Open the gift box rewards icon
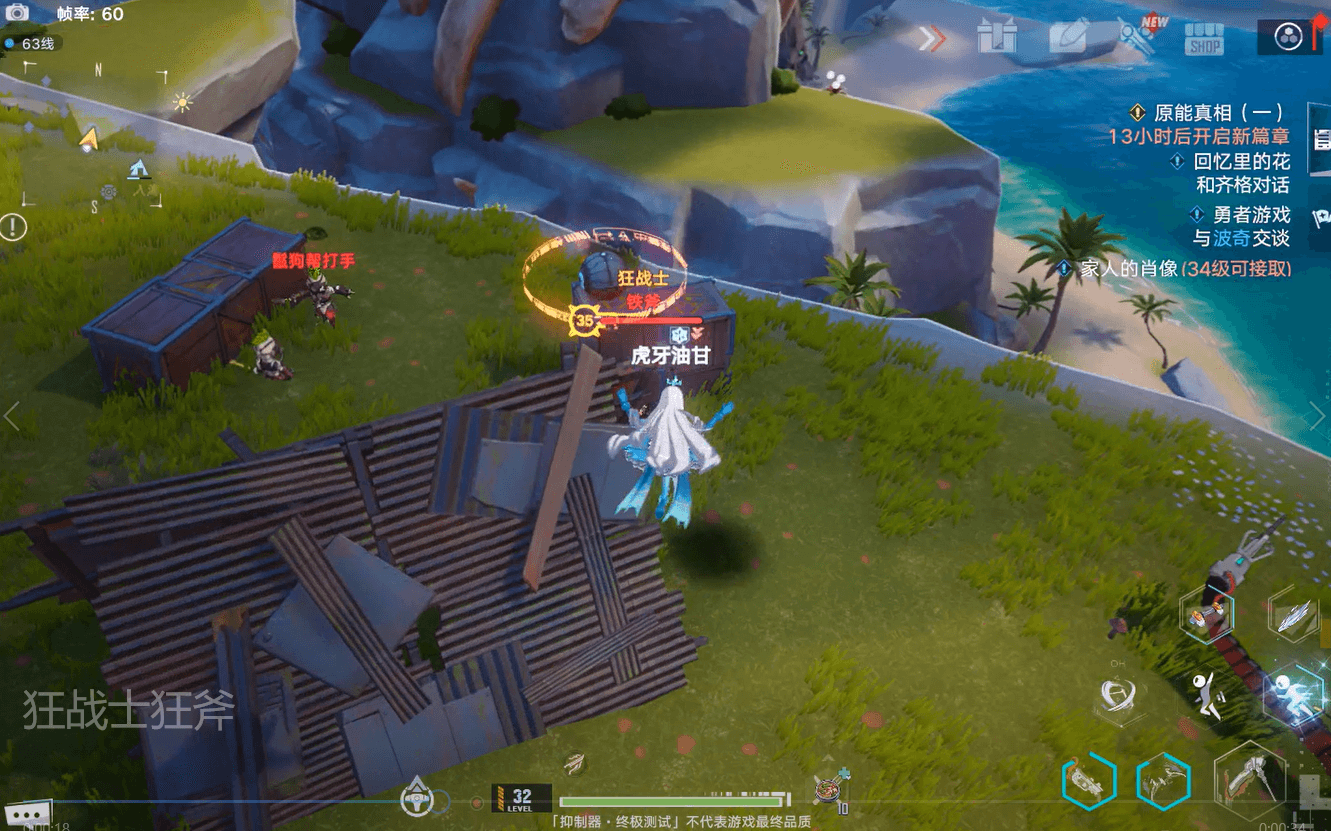The image size is (1331, 831). 997,38
